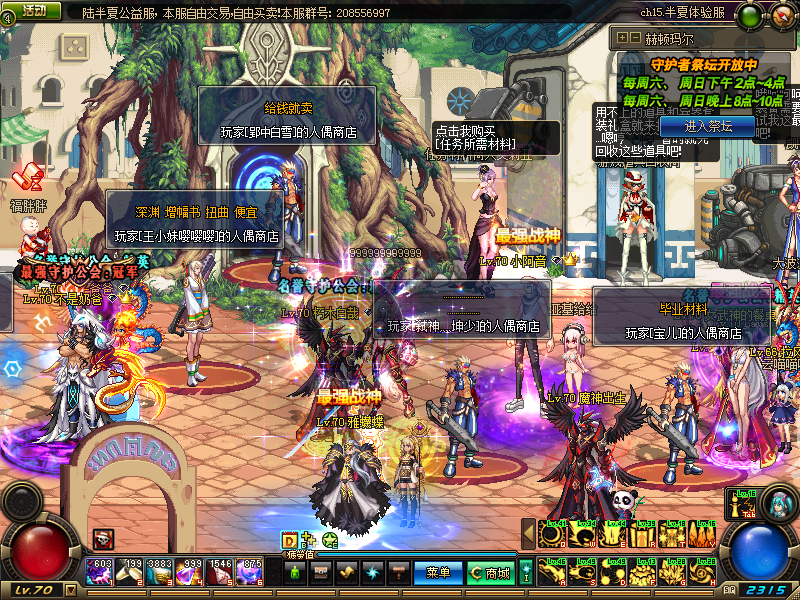The height and width of the screenshot is (600, 800).
Task: Expand the plus button beside 赫顿玛尔
Action: coord(621,37)
